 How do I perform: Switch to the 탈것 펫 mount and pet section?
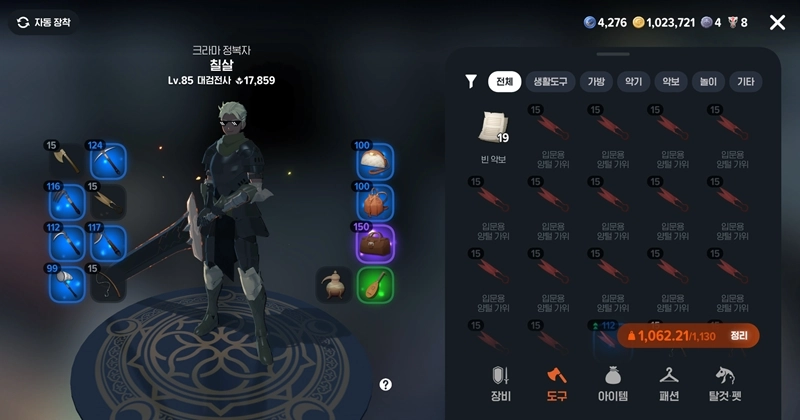pos(729,382)
